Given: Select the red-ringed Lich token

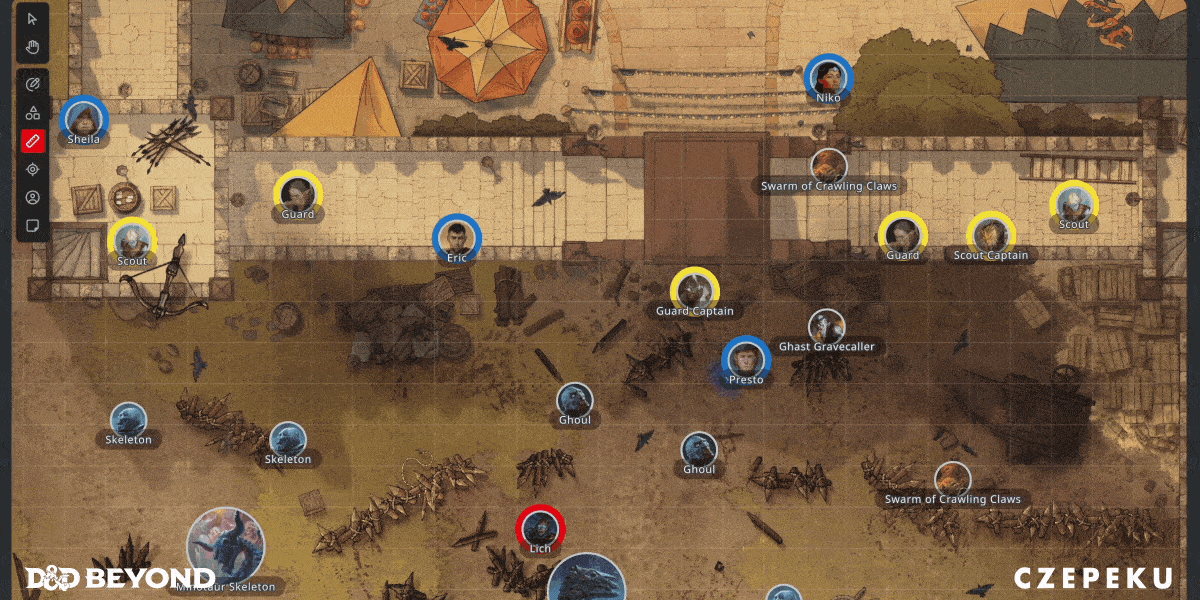Looking at the screenshot, I should click(x=540, y=529).
